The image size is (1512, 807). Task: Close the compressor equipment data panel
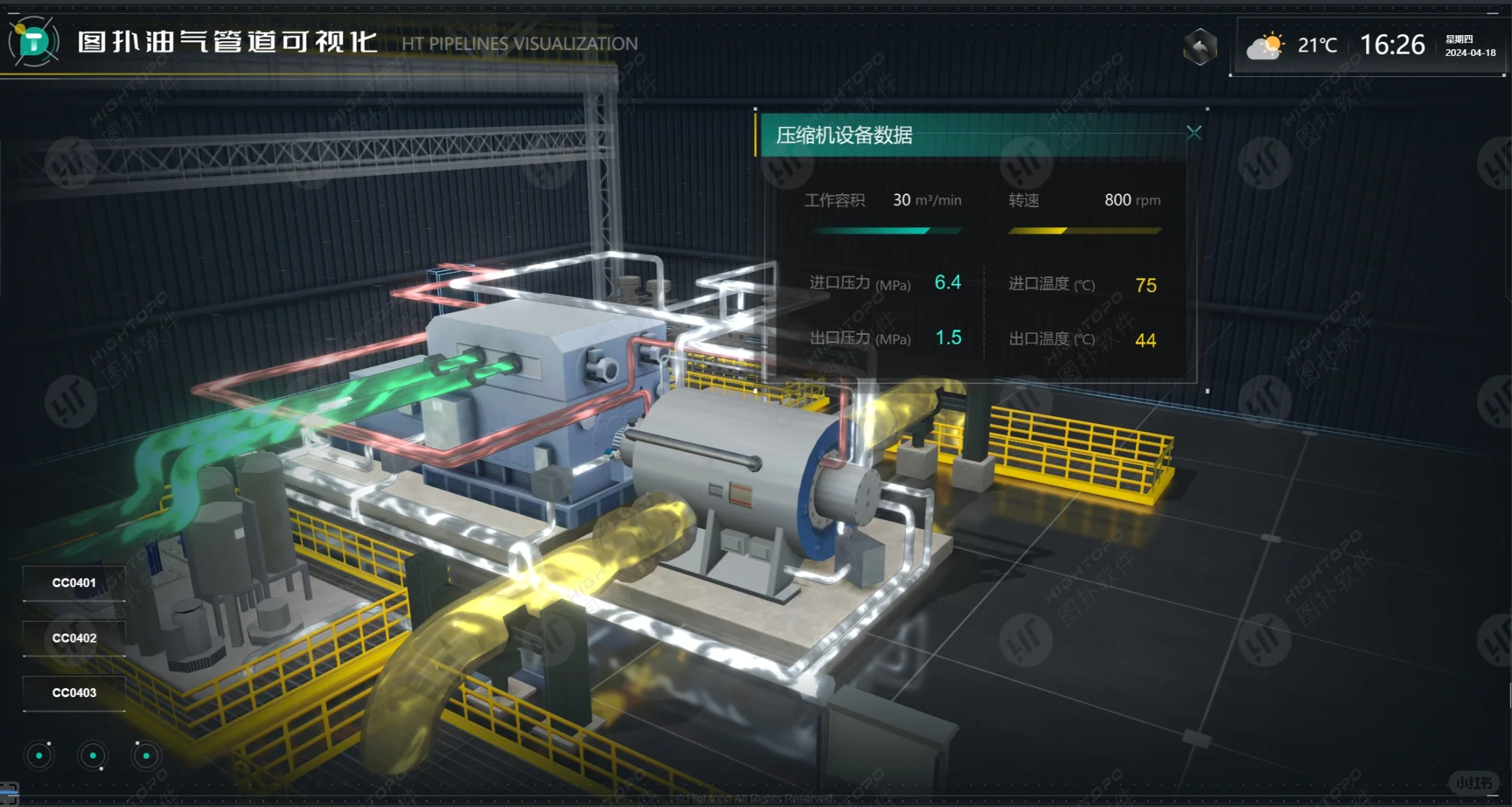click(x=1194, y=133)
